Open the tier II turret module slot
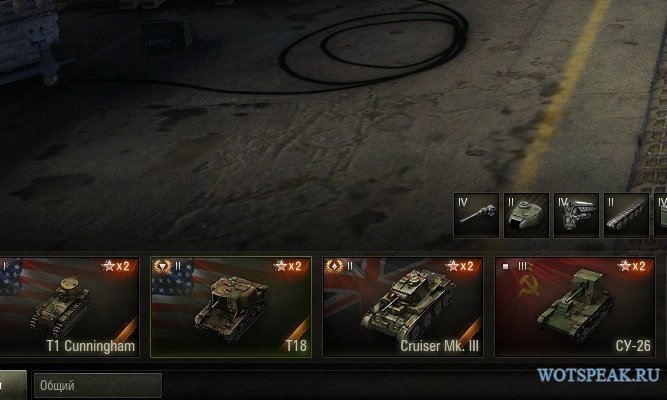Viewport: 667px width, 400px height. pyautogui.click(x=526, y=215)
